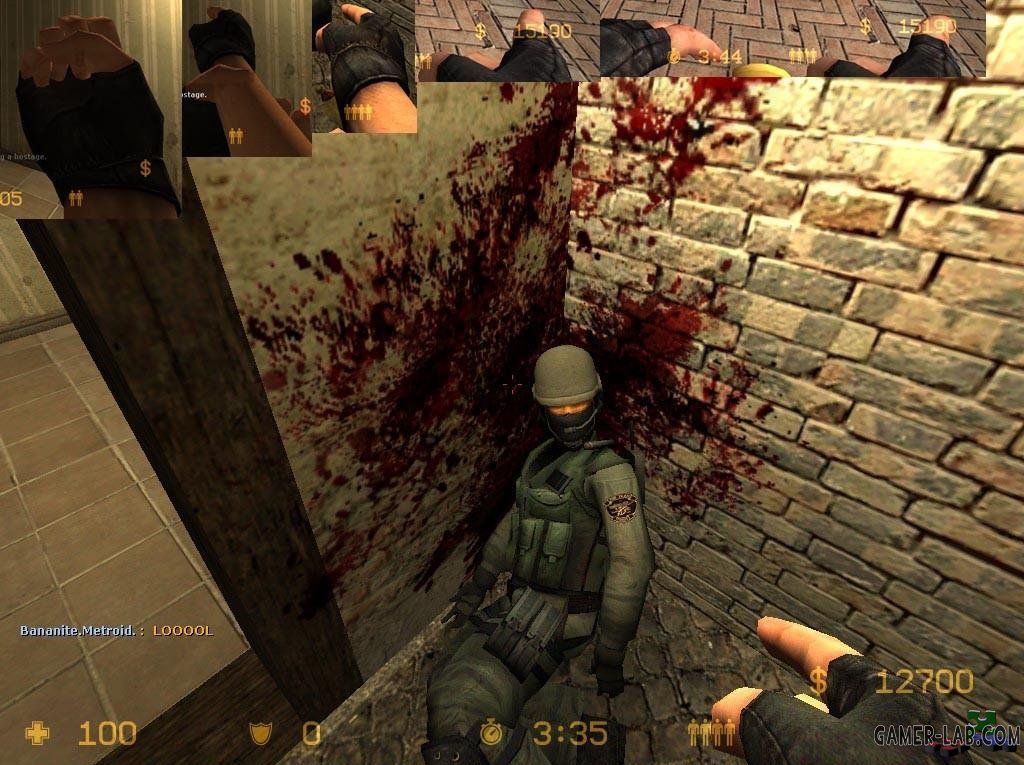This screenshot has height=765, width=1024.
Task: Click the hostage counter icons beside the round timer
Action: tap(711, 734)
